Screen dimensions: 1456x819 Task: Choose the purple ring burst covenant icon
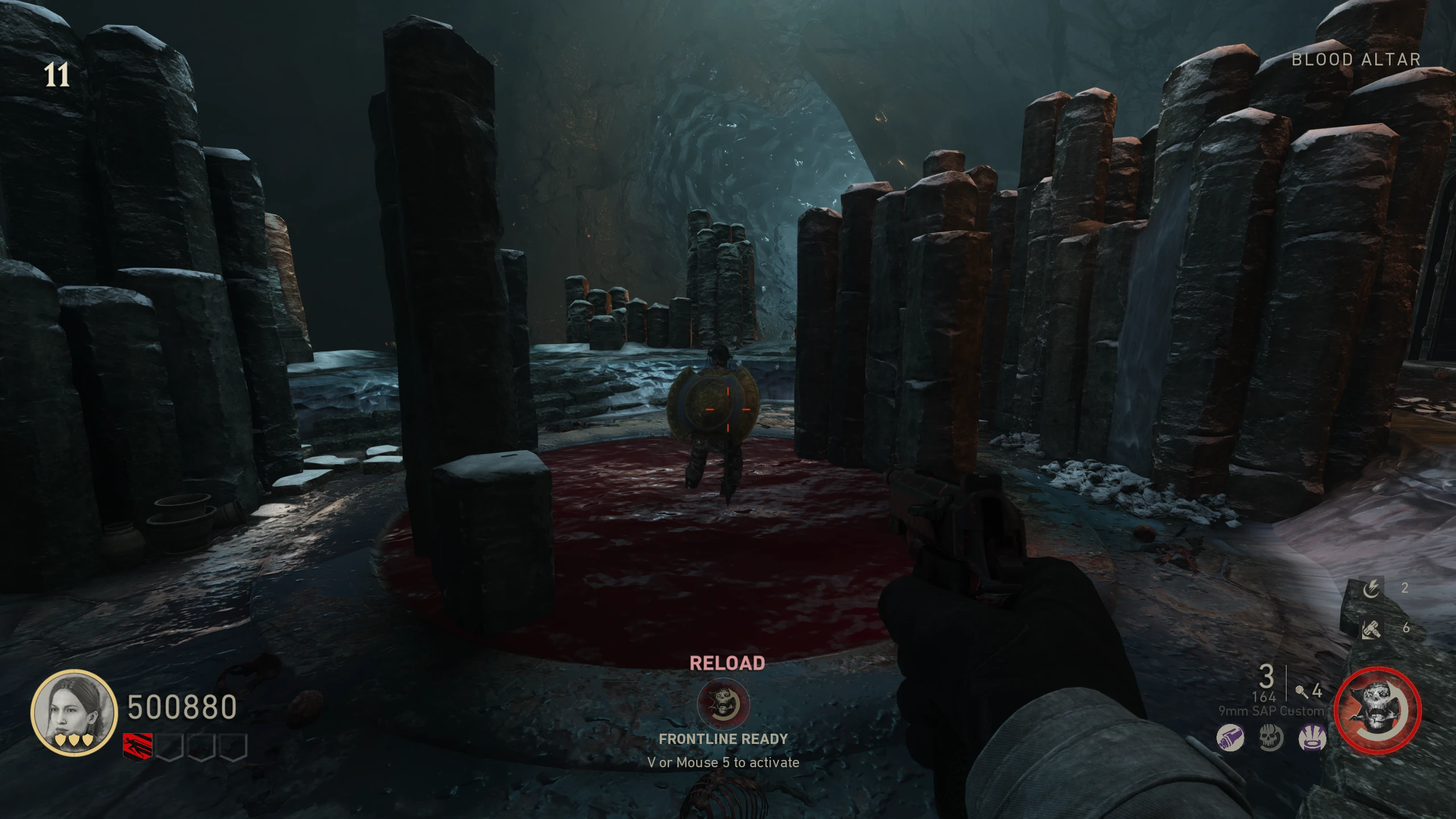(1312, 738)
